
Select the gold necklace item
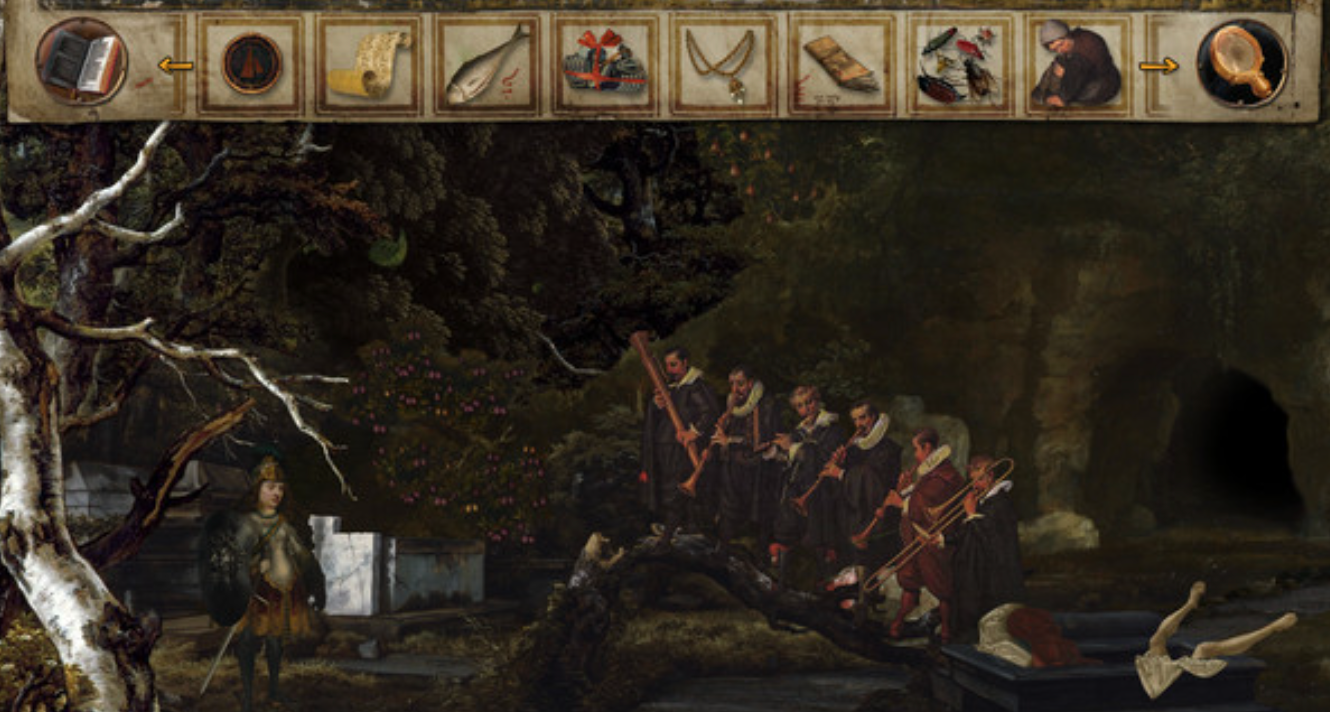(721, 64)
